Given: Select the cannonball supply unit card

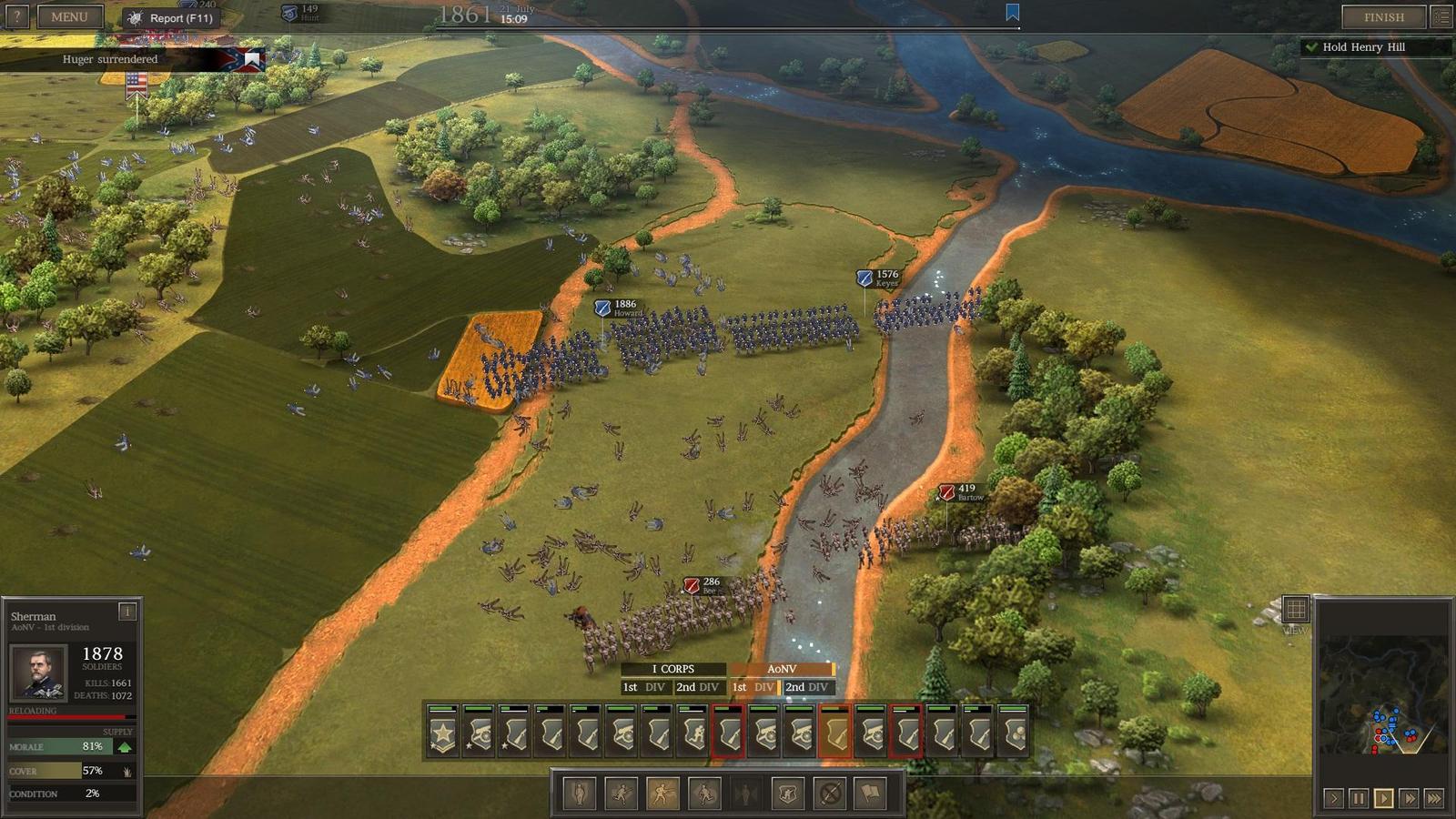Looking at the screenshot, I should (1013, 732).
